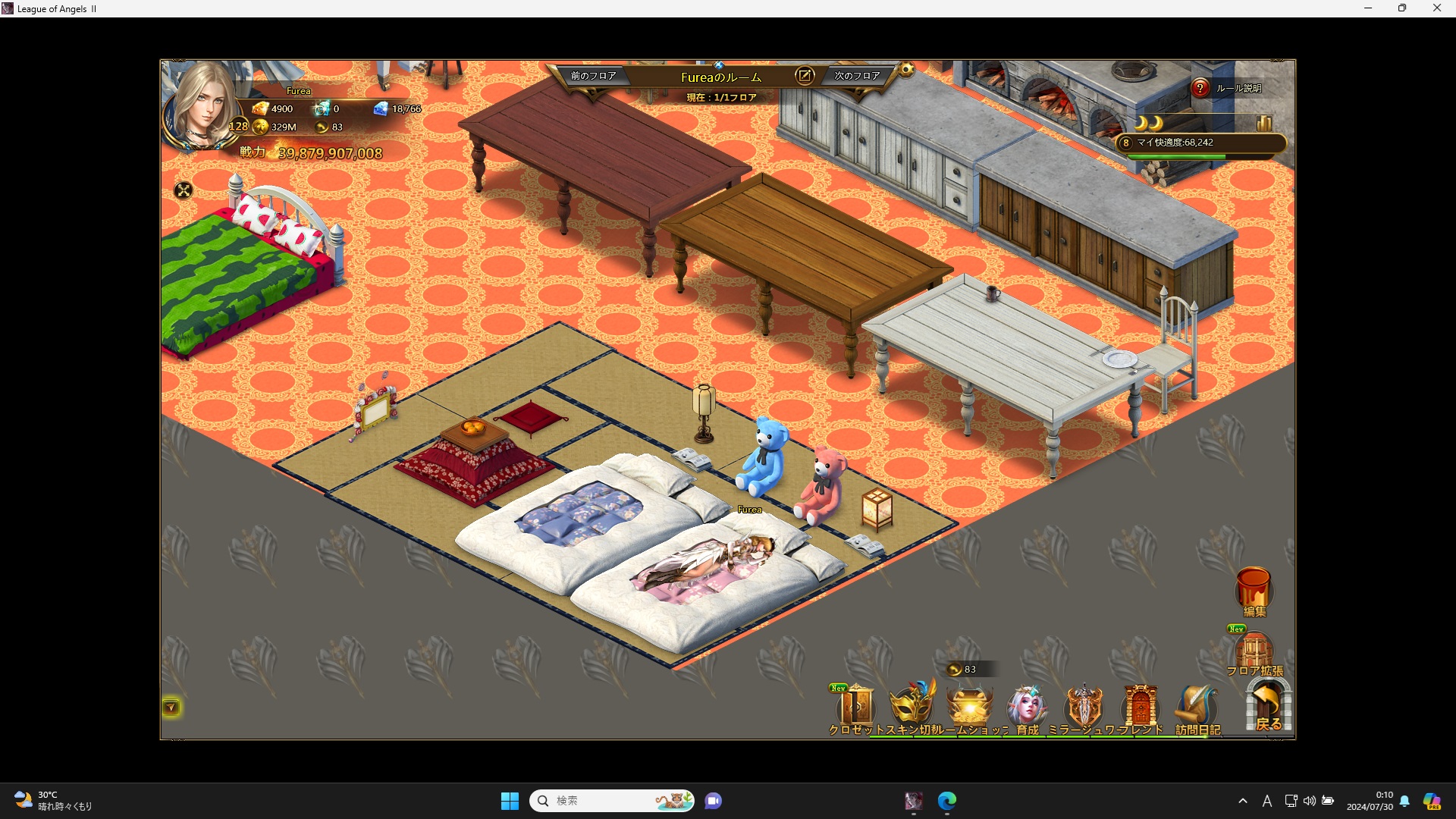Screen dimensions: 1456x819
Task: Enter edit mode with the paint bucket
Action: pos(1254,589)
